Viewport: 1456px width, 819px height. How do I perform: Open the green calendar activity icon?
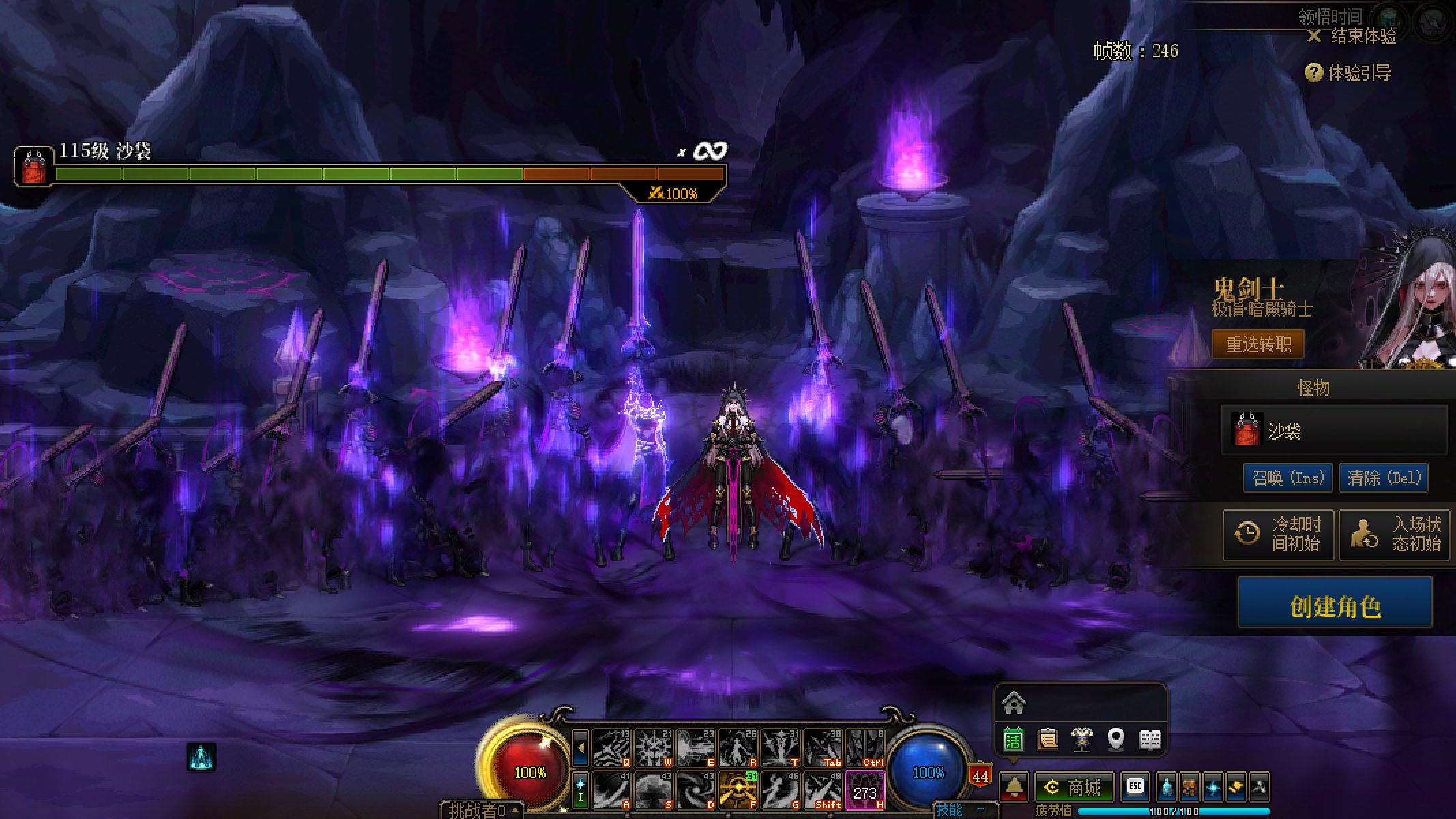pos(1014,739)
